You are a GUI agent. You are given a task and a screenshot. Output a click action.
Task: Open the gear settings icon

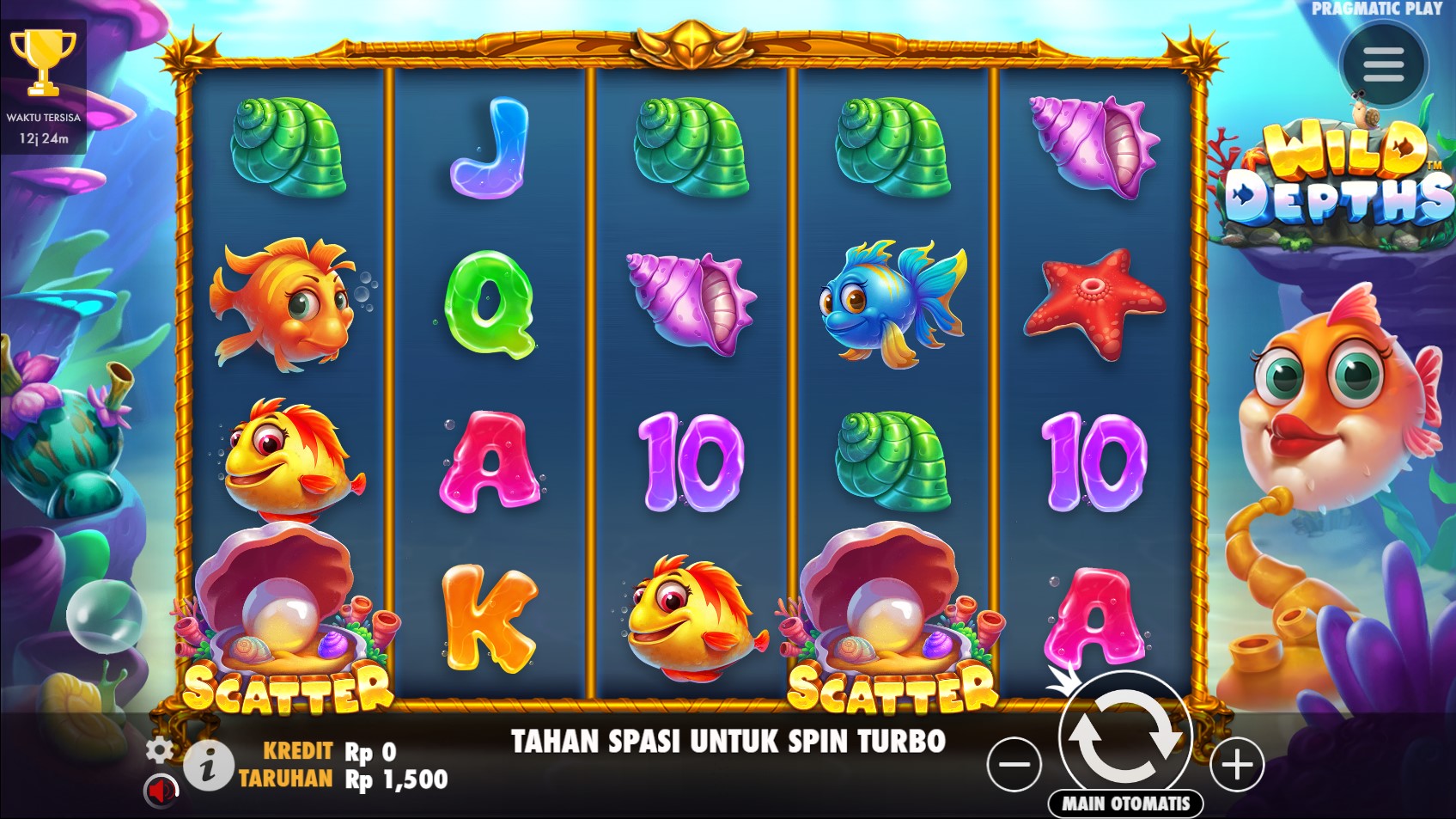tap(159, 749)
